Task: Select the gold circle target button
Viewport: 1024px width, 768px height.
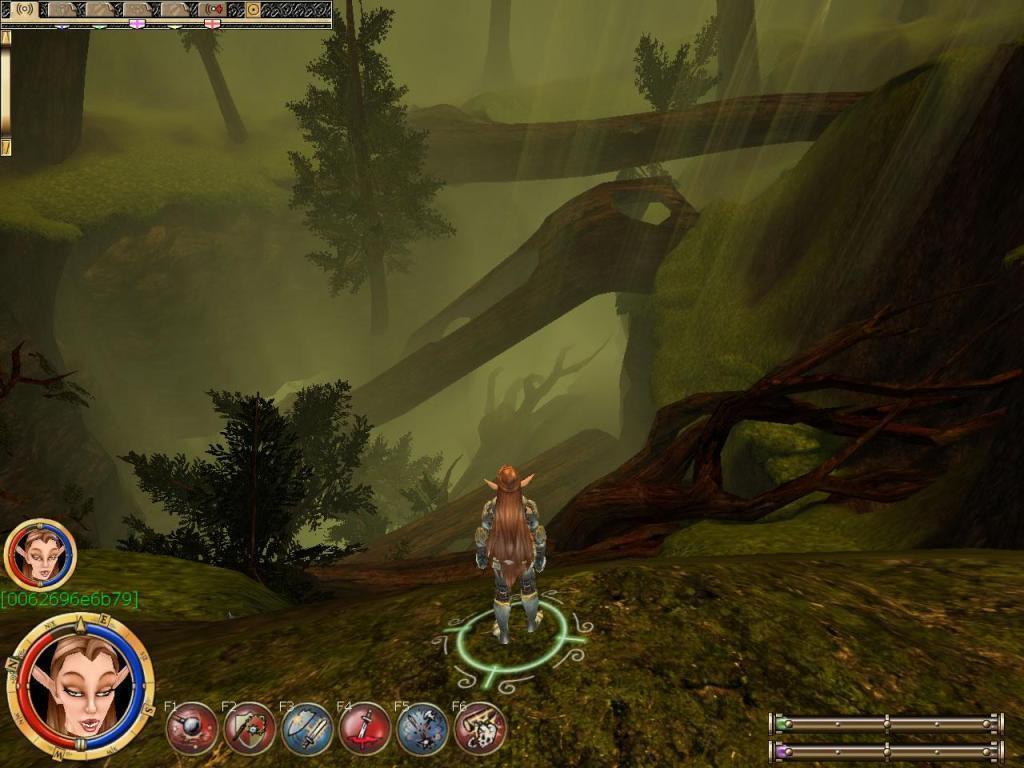Action: pyautogui.click(x=253, y=9)
